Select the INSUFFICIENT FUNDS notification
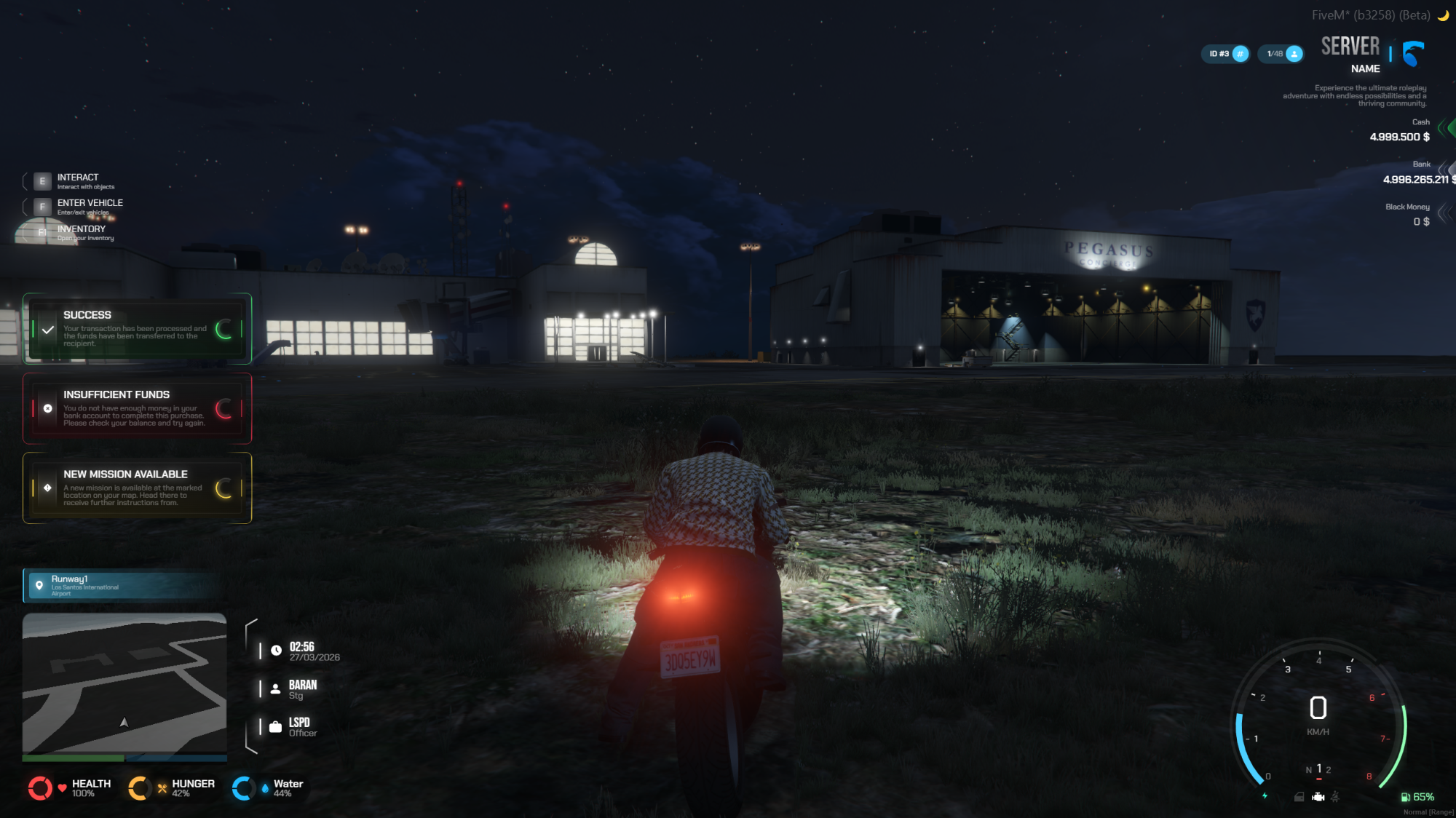 (x=137, y=408)
